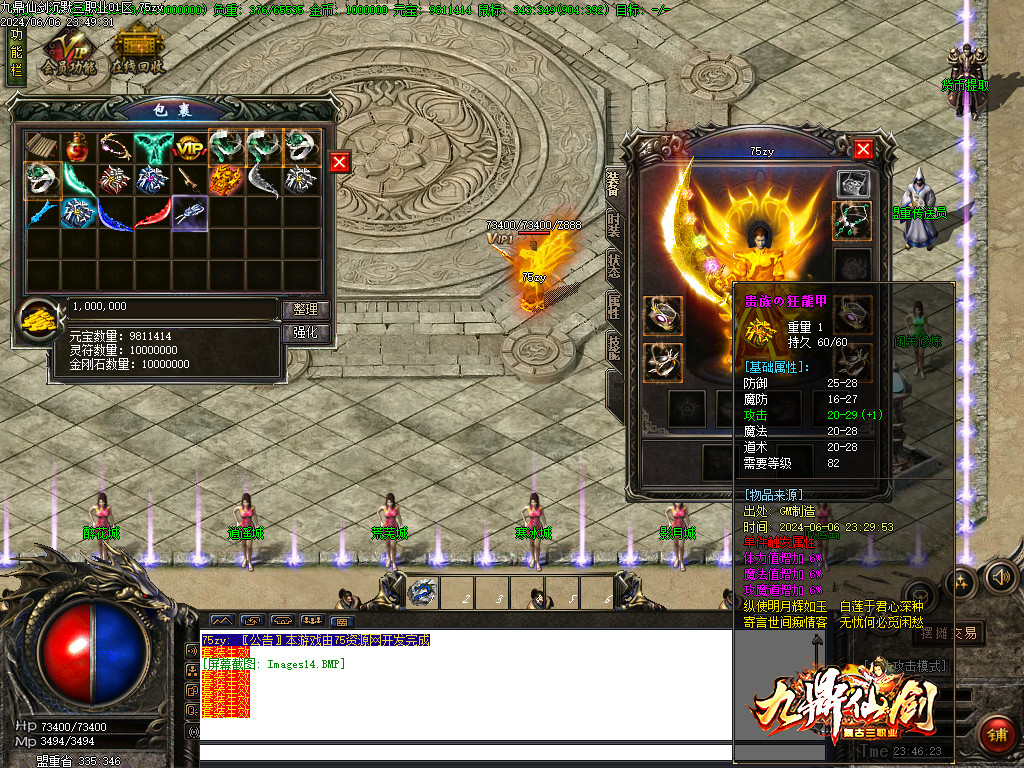Image resolution: width=1024 pixels, height=768 pixels.
Task: Open the 状态 status tab
Action: (x=613, y=266)
